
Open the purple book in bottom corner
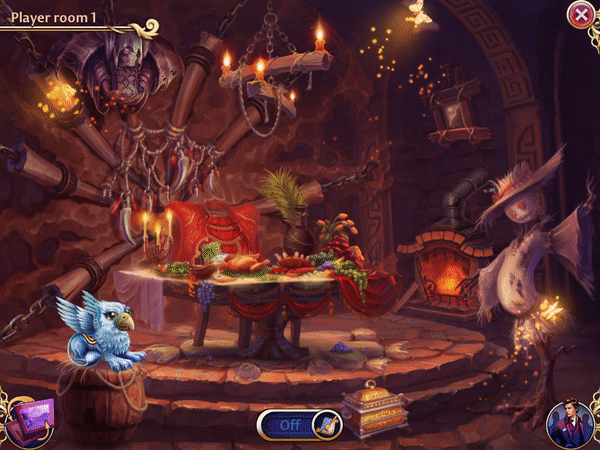tap(29, 421)
